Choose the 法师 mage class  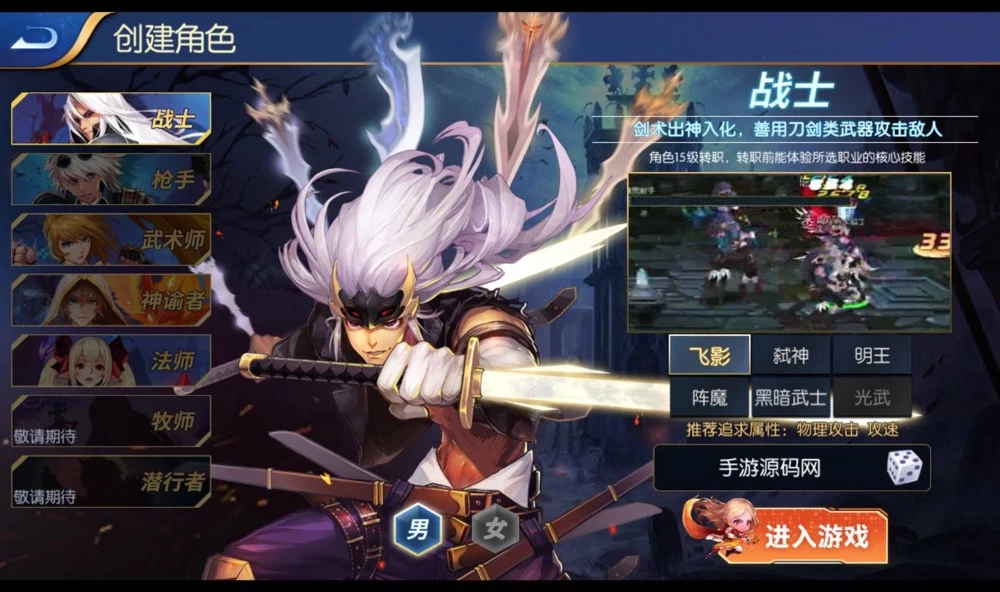click(111, 360)
